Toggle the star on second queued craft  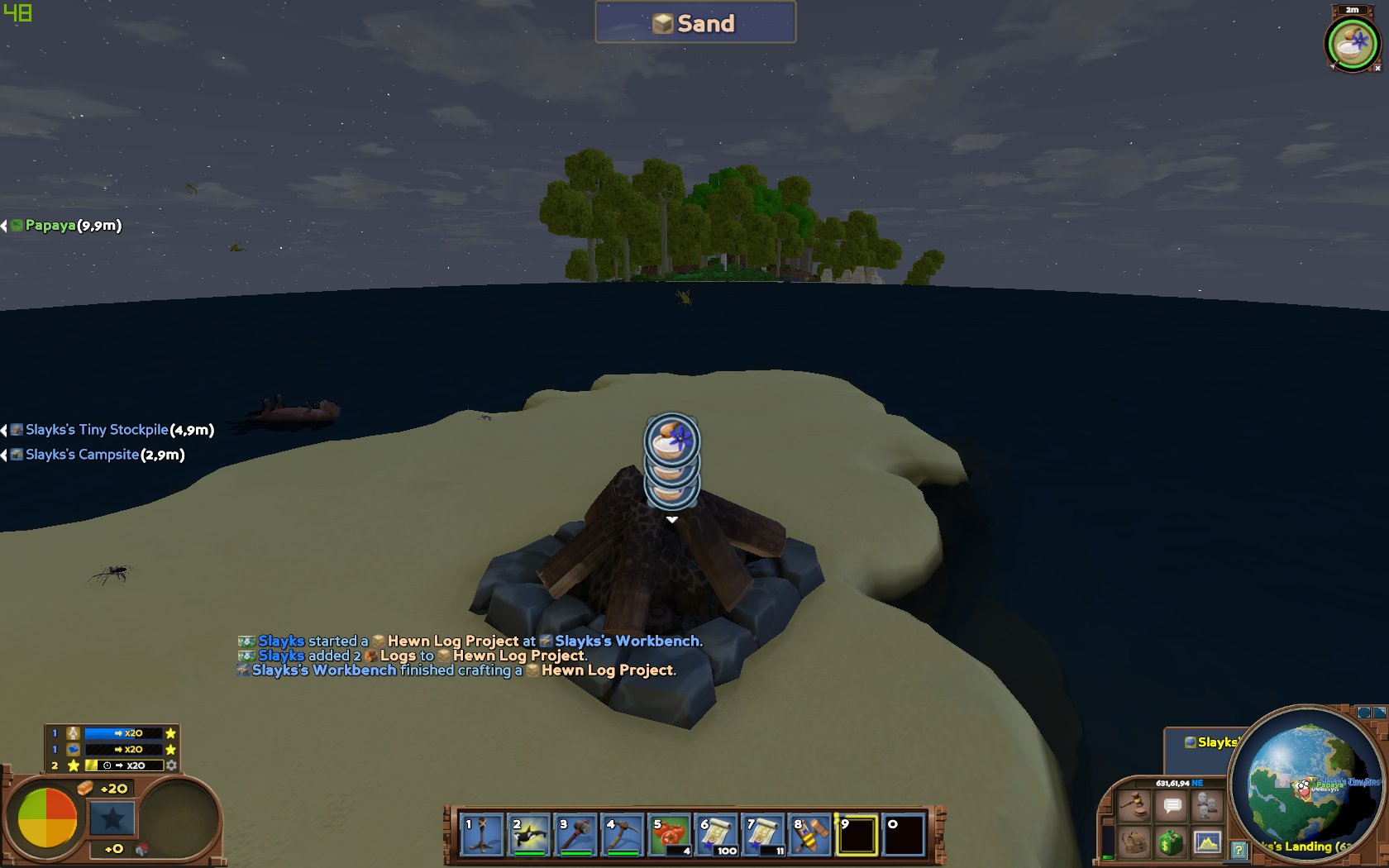170,750
